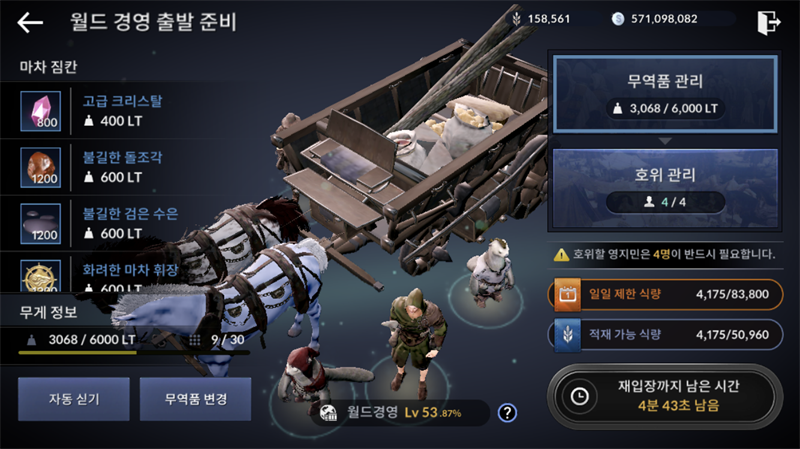Click the 자동 싣기 button
Screen dimensions: 800x449
point(72,398)
